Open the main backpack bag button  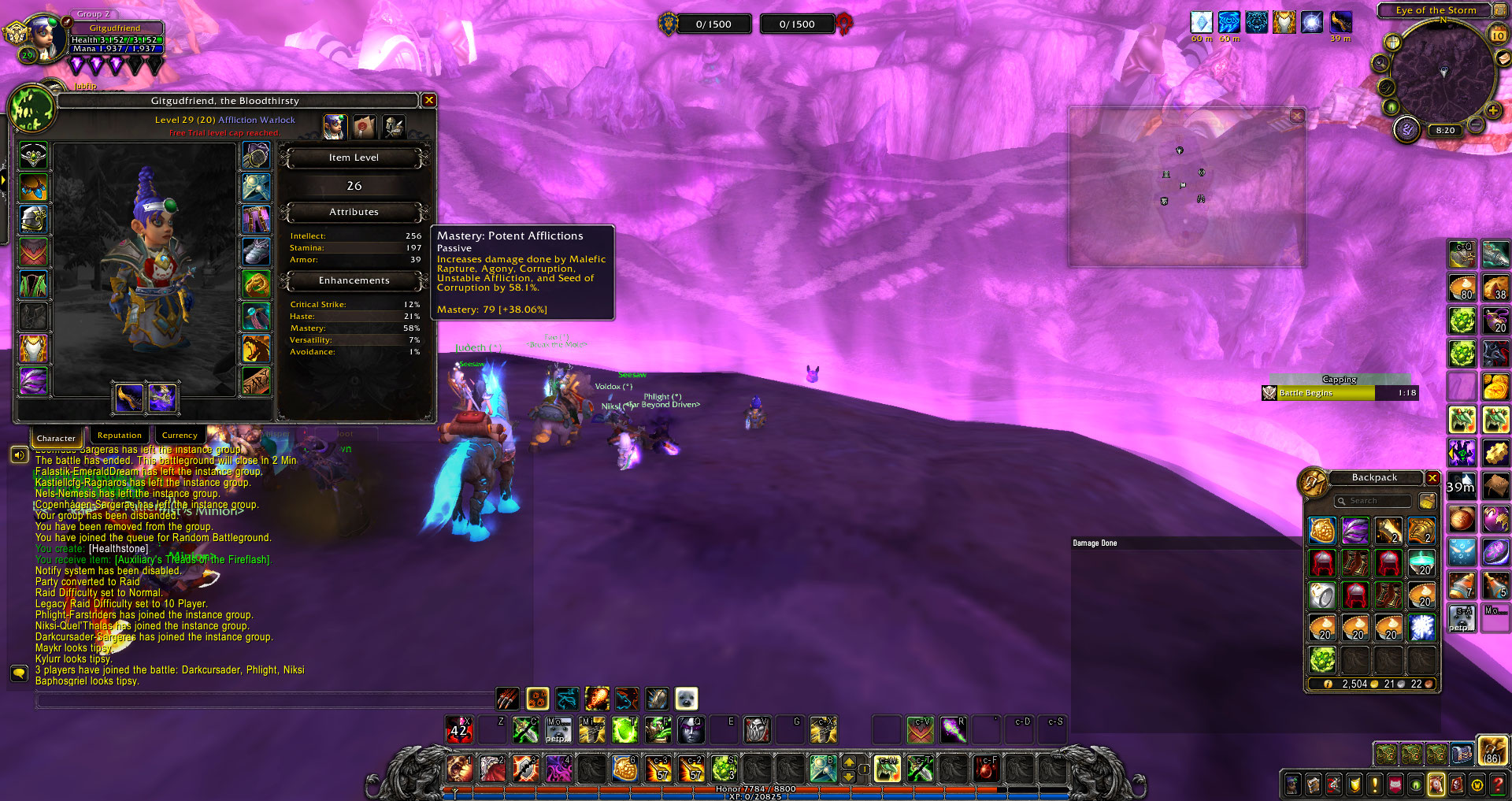click(1492, 751)
